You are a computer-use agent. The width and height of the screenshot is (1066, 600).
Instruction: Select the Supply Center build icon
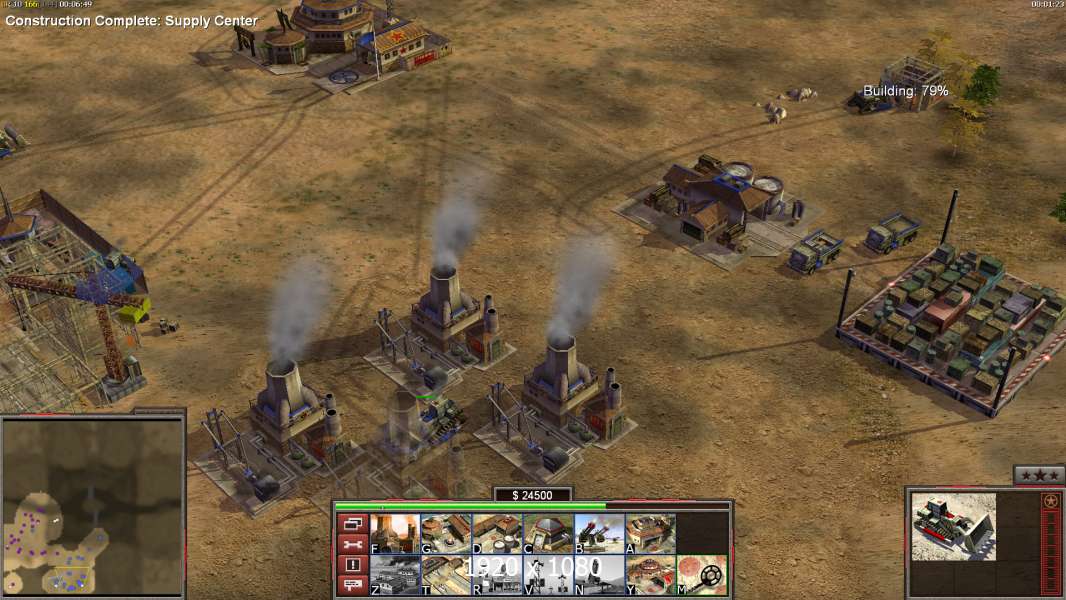497,533
